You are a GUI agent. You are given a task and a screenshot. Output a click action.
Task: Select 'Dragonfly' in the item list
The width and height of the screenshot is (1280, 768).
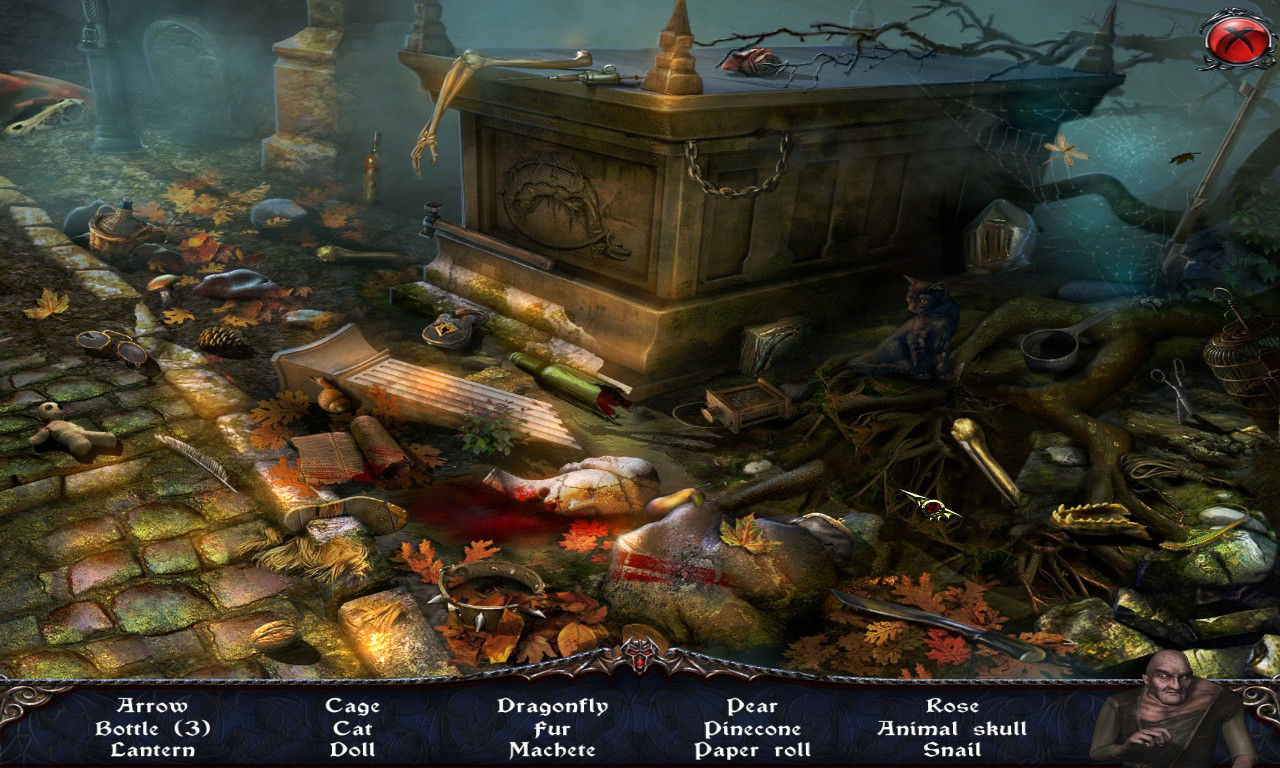pyautogui.click(x=552, y=706)
